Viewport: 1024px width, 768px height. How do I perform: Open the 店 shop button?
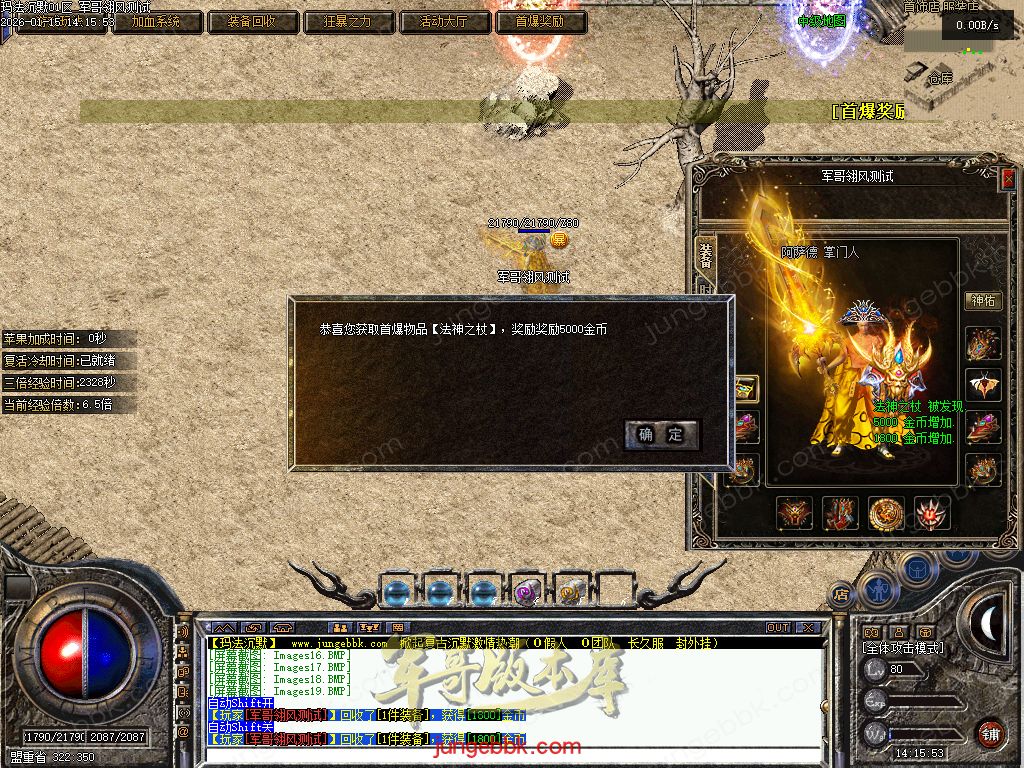841,593
